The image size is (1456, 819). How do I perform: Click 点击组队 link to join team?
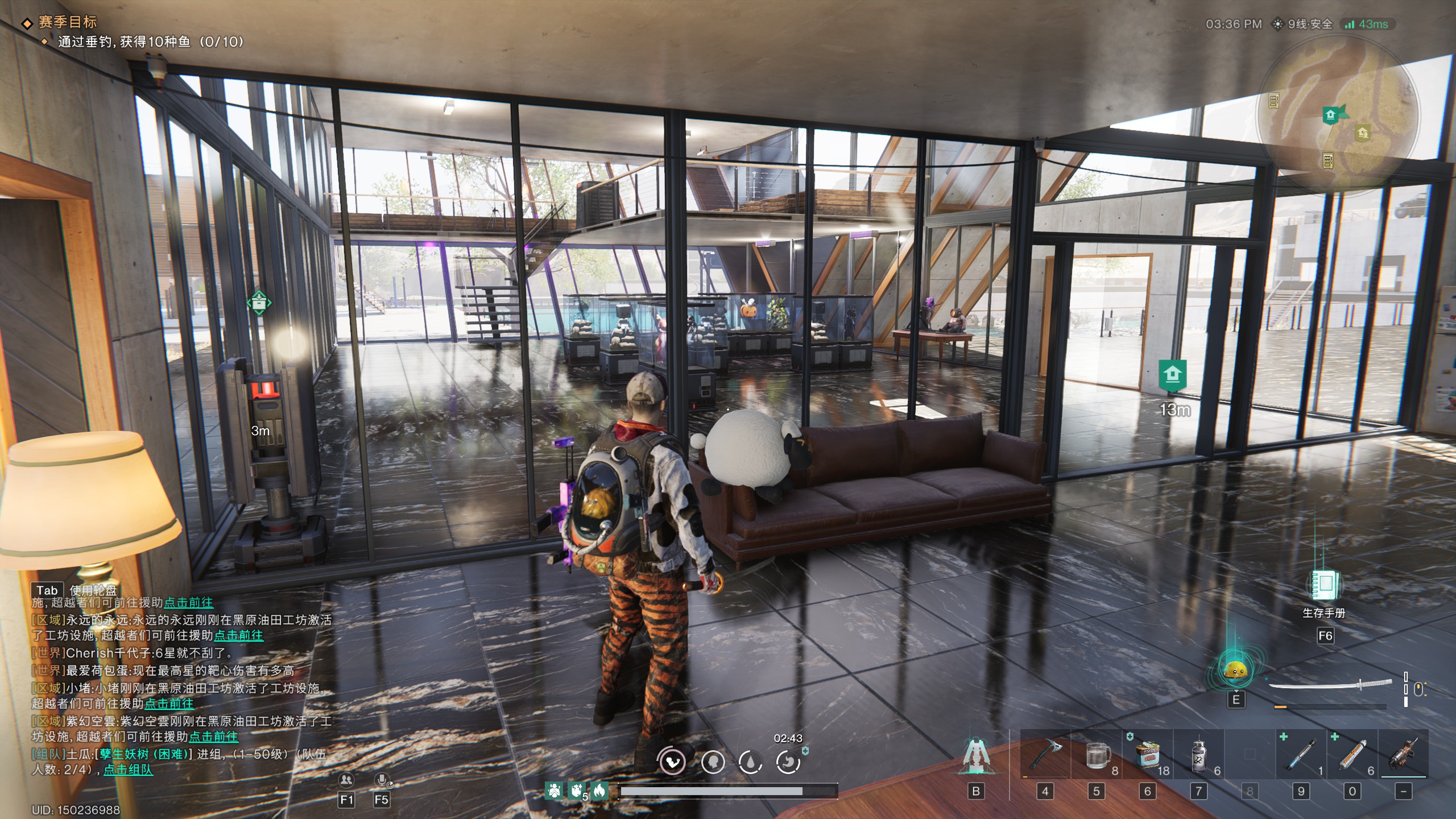(128, 770)
